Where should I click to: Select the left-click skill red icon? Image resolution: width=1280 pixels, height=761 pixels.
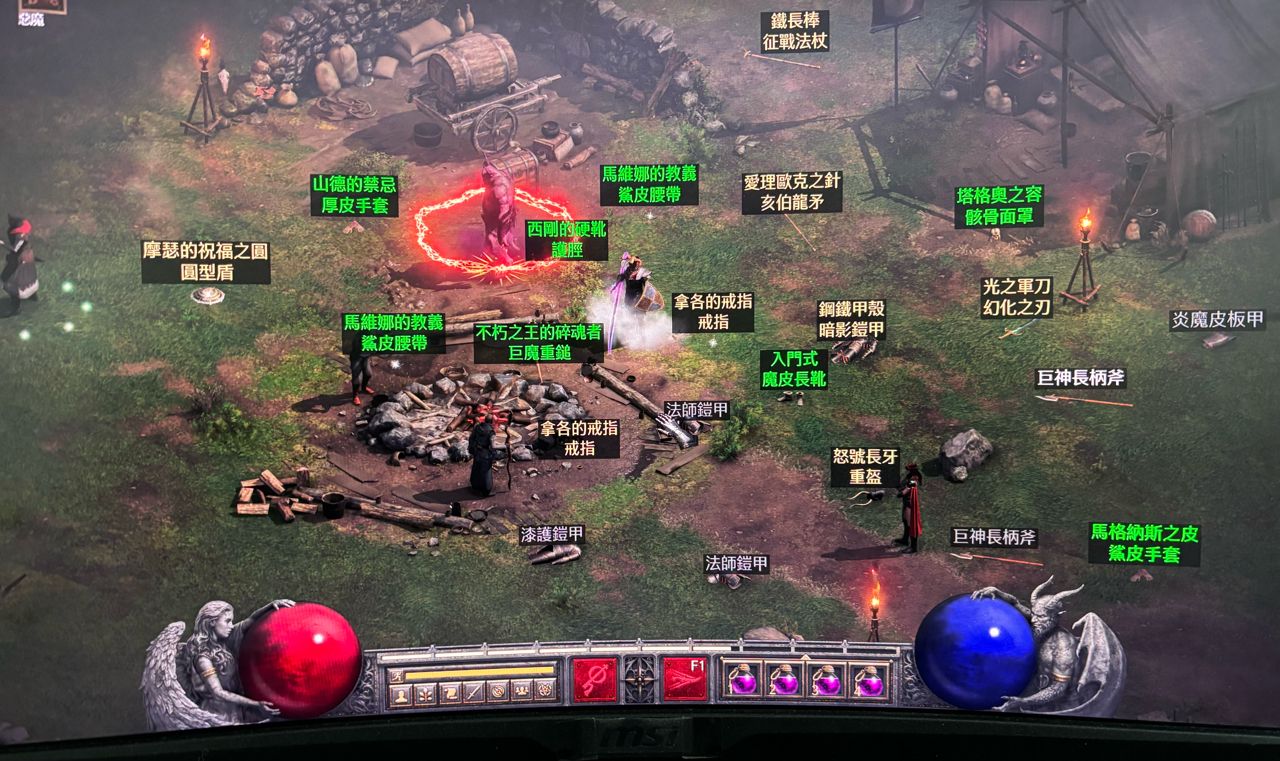coord(595,679)
